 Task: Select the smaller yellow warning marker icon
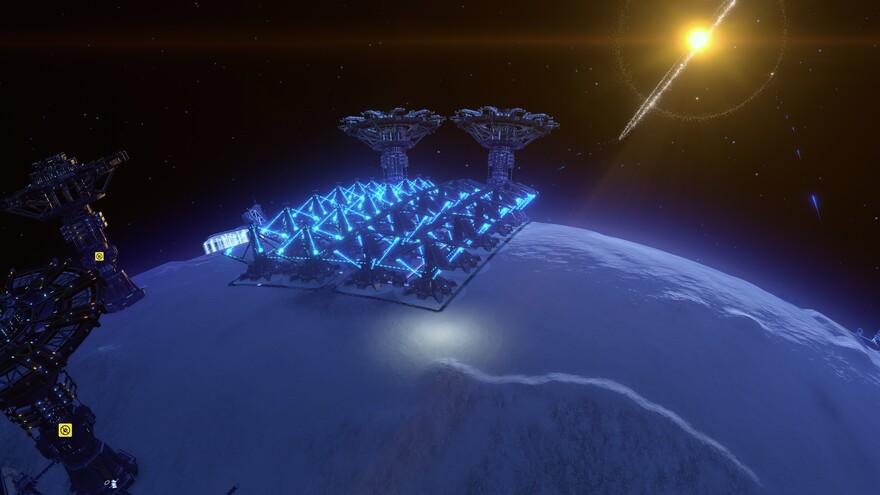99,256
